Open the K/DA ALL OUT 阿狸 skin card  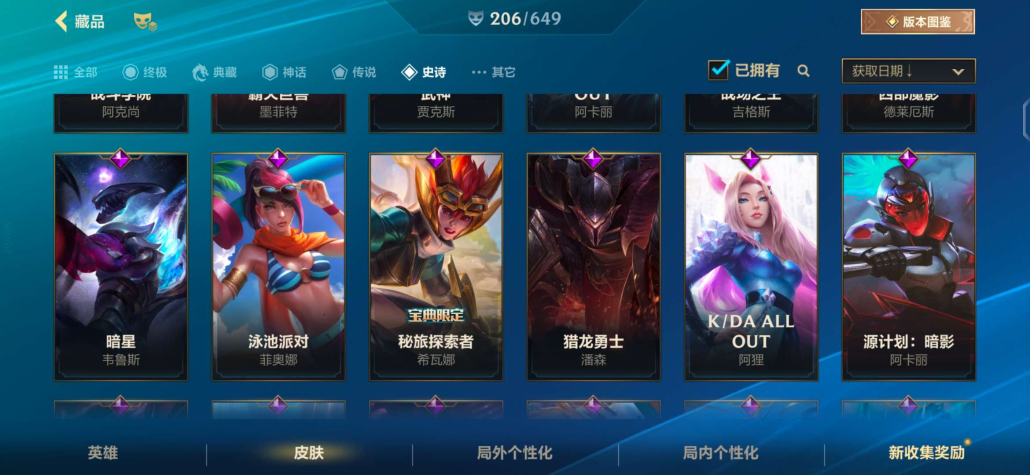(751, 266)
